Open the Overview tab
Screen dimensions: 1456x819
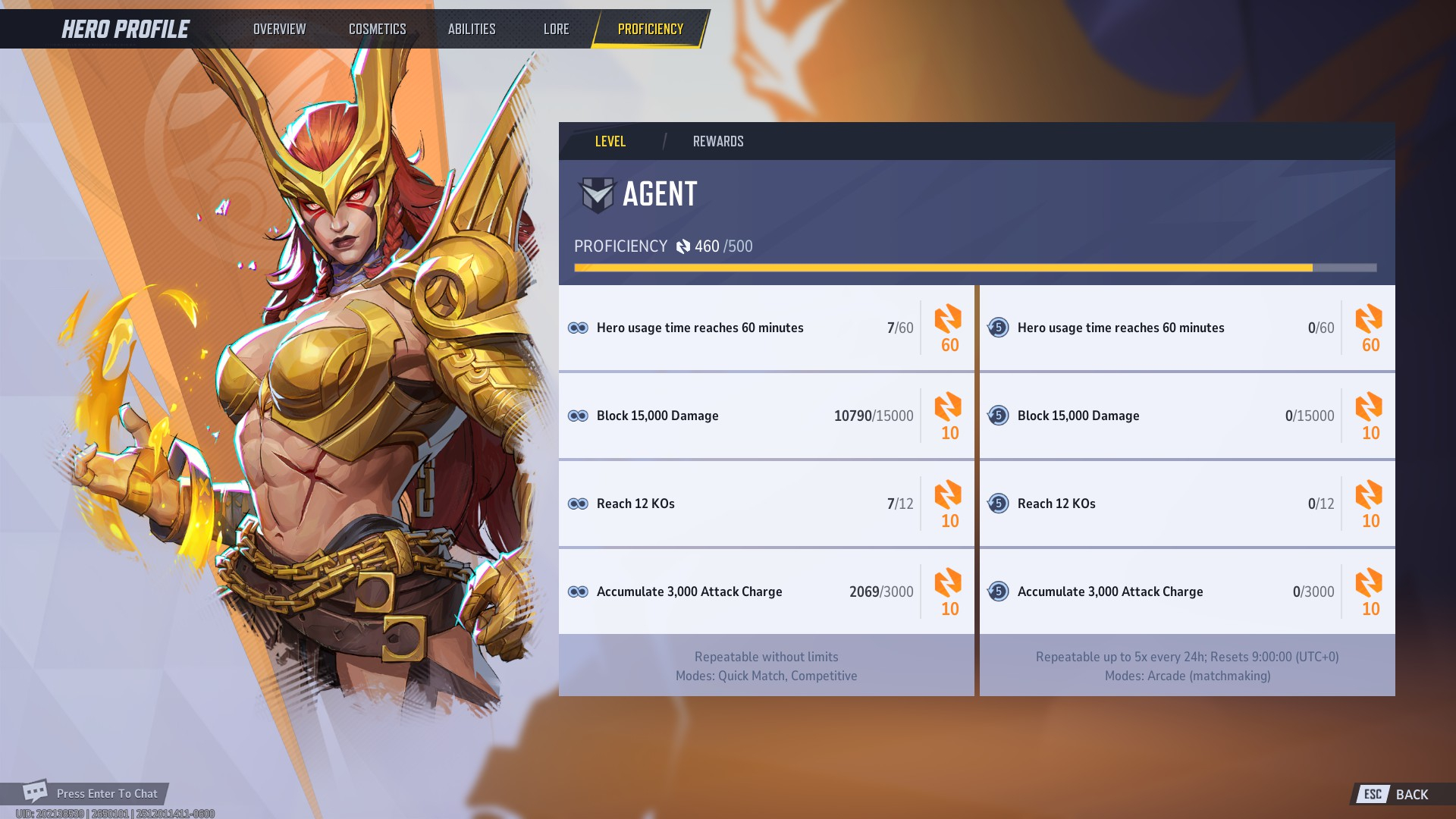(x=279, y=29)
